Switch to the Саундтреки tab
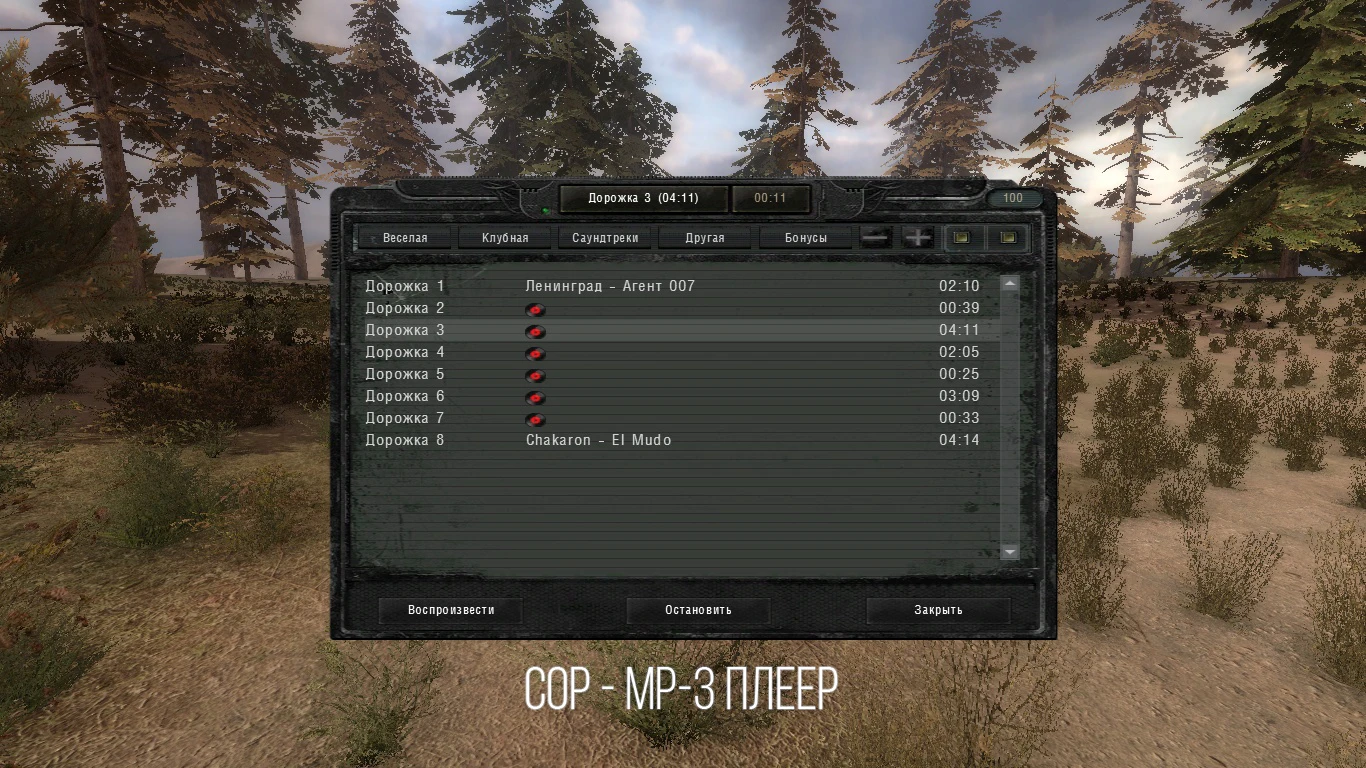Screen dimensions: 1366x768 coord(605,237)
